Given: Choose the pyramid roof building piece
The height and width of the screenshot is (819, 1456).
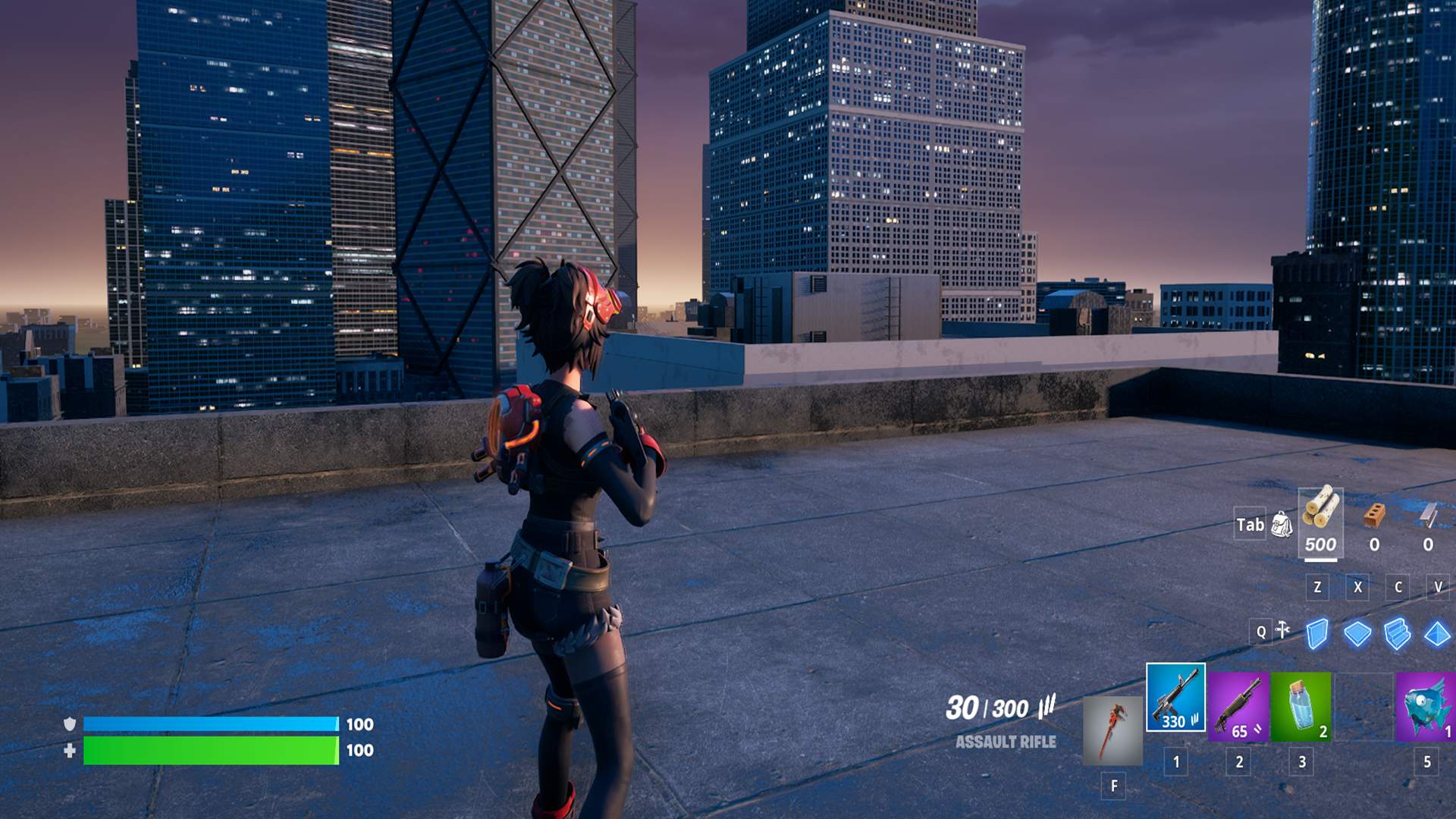Looking at the screenshot, I should point(1437,633).
